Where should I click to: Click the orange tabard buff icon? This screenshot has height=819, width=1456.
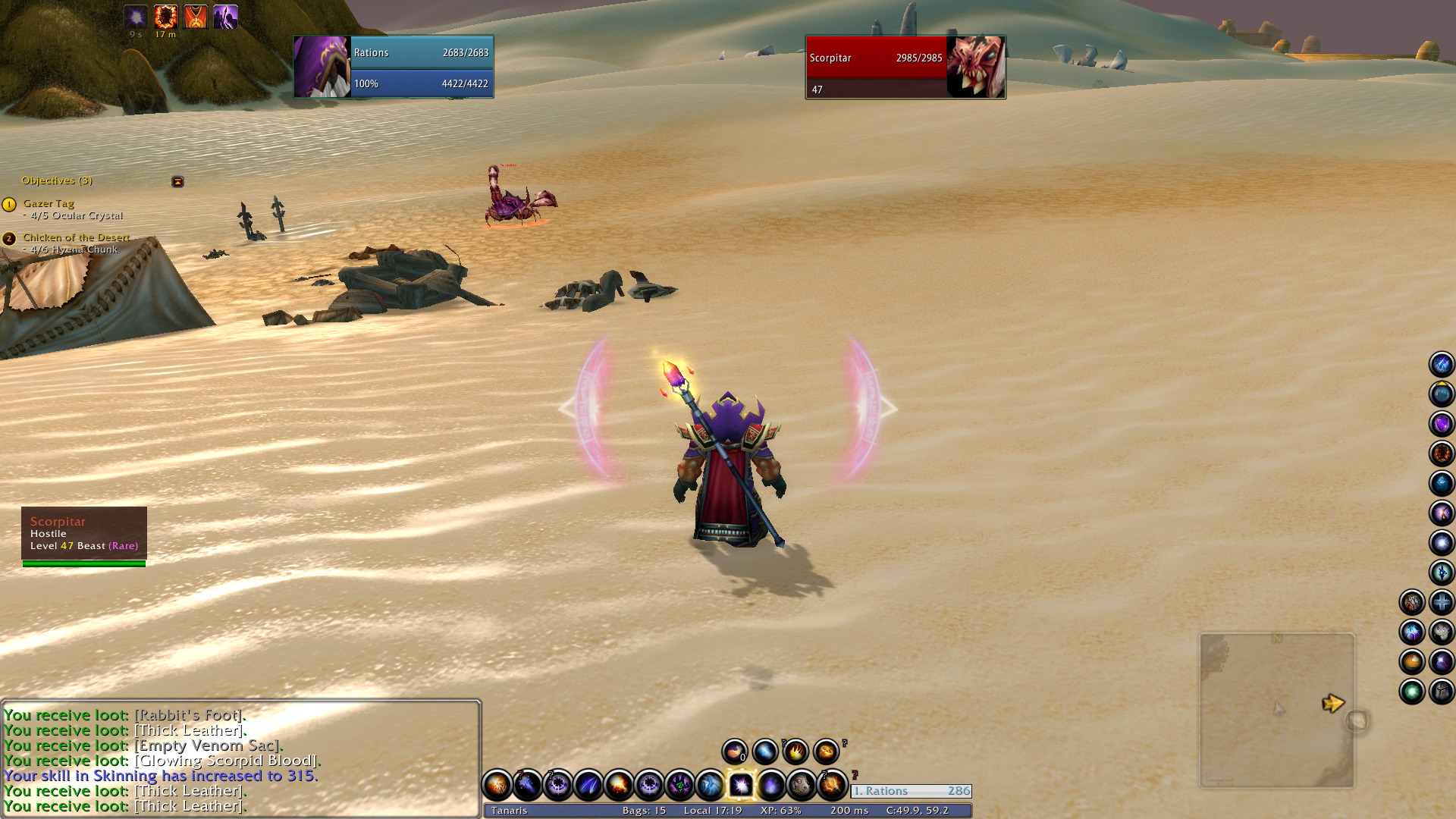tap(196, 17)
